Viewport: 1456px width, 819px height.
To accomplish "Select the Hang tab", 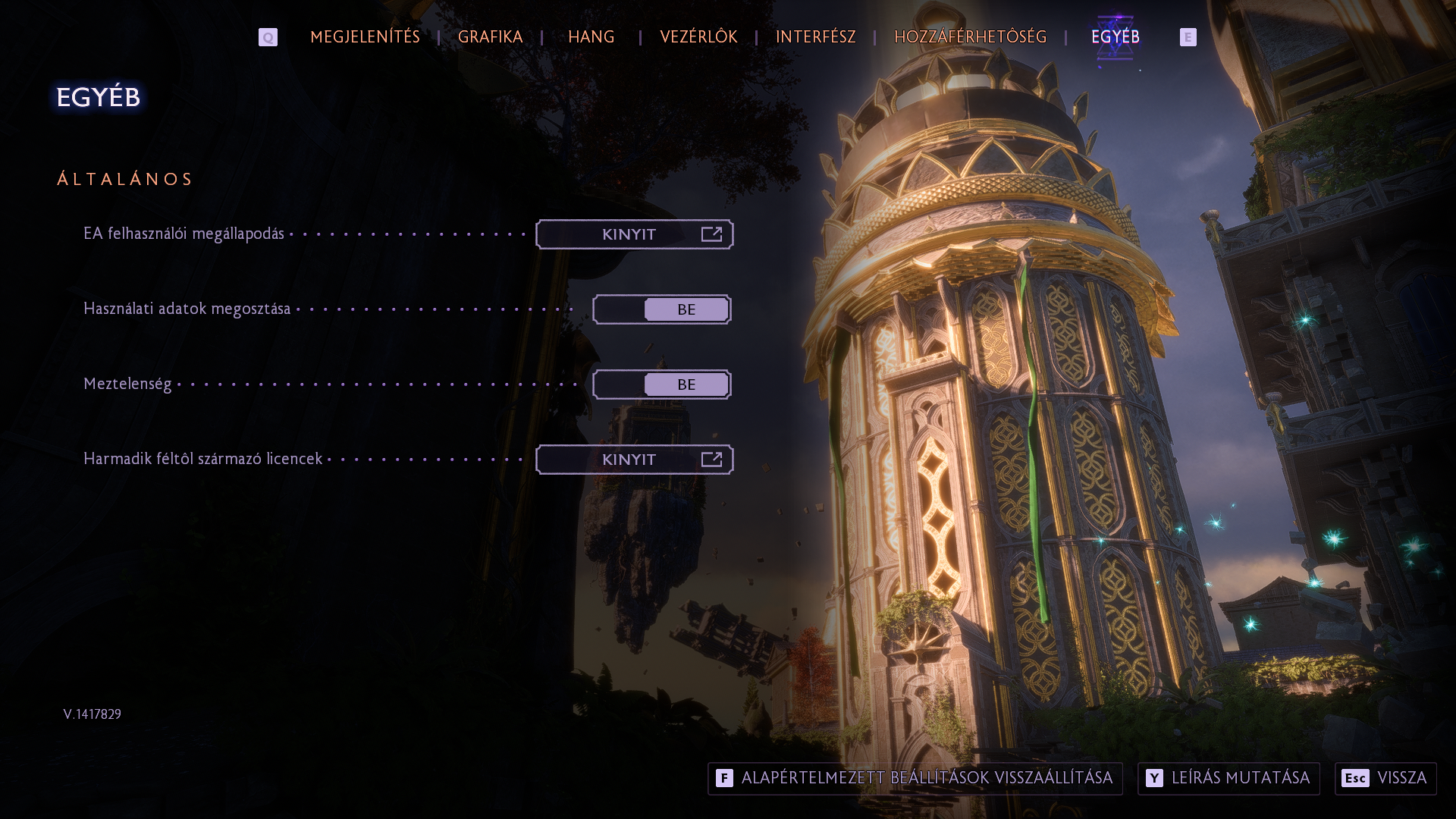I will tap(591, 37).
